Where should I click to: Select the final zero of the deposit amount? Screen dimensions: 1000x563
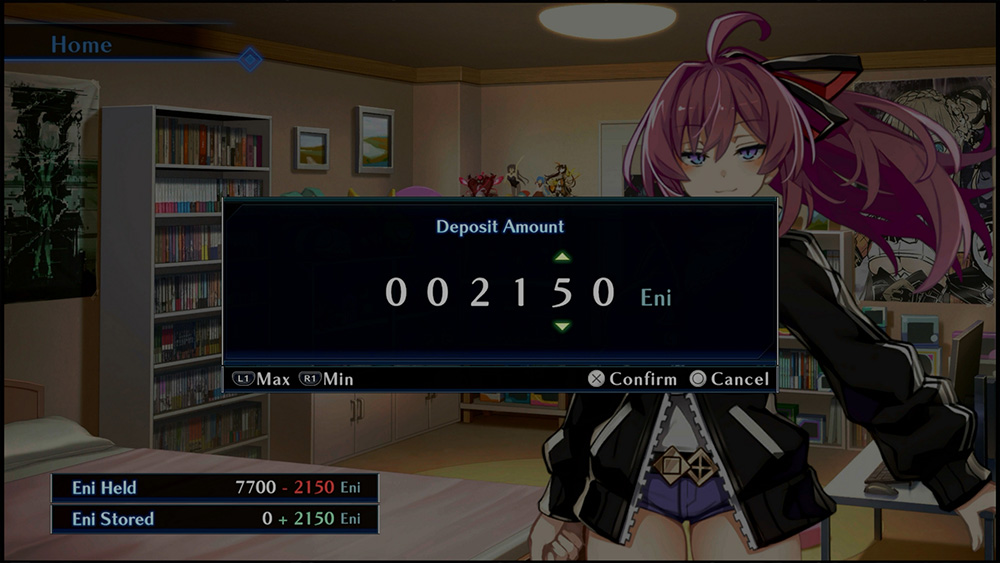point(603,292)
